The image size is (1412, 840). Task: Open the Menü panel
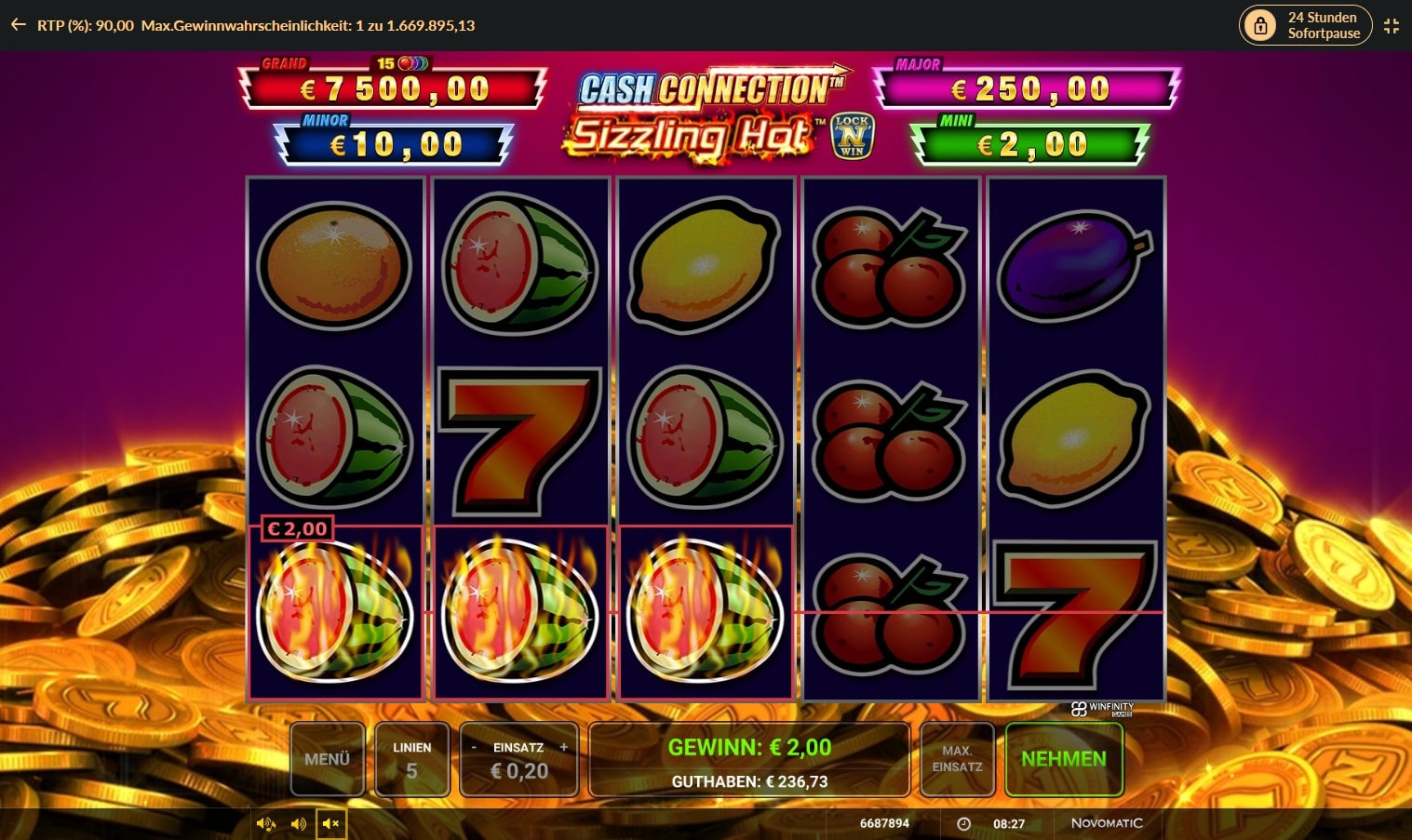[x=327, y=759]
